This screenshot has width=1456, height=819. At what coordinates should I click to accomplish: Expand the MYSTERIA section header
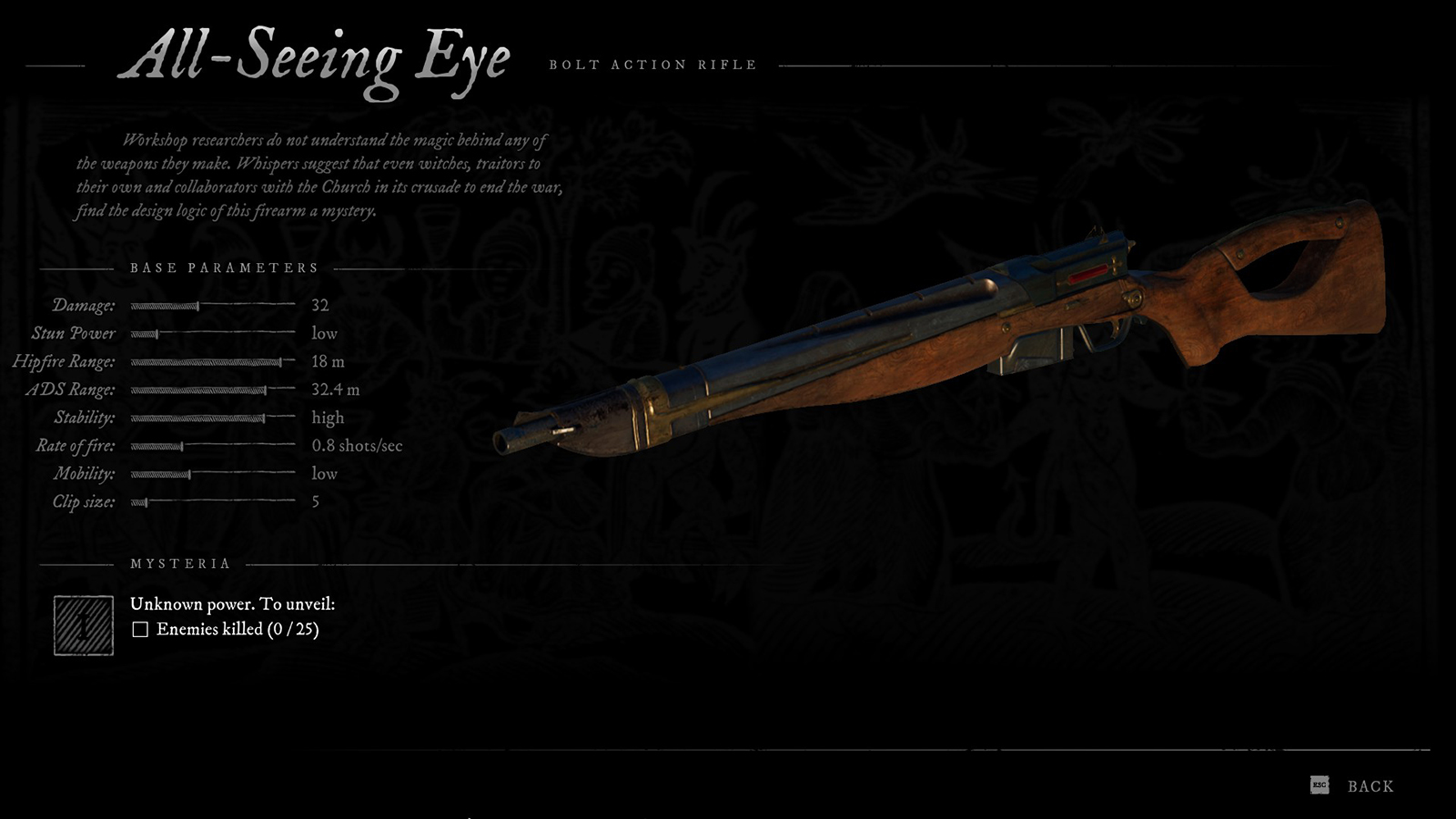[x=178, y=562]
